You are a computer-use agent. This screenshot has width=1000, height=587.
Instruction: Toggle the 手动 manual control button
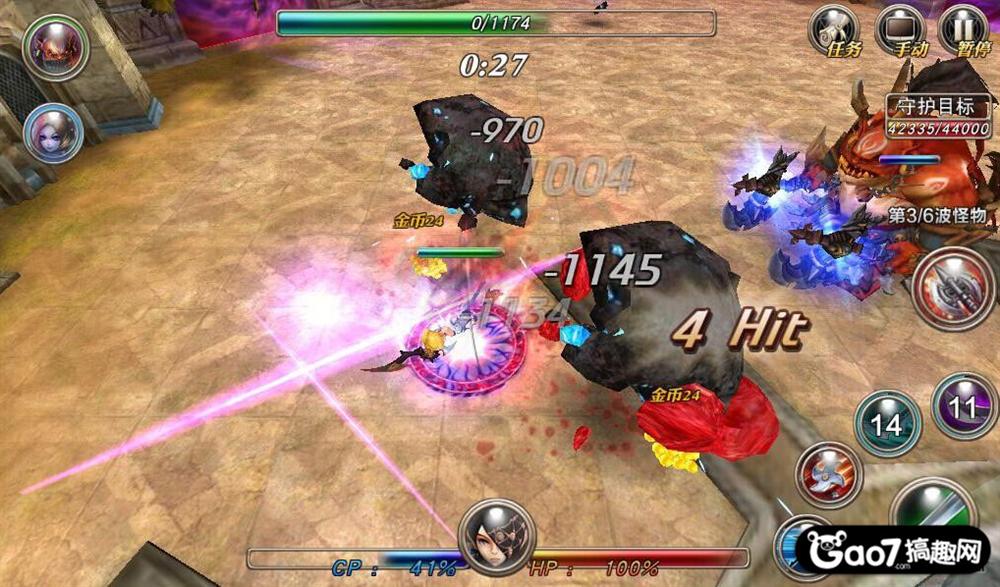(x=900, y=30)
